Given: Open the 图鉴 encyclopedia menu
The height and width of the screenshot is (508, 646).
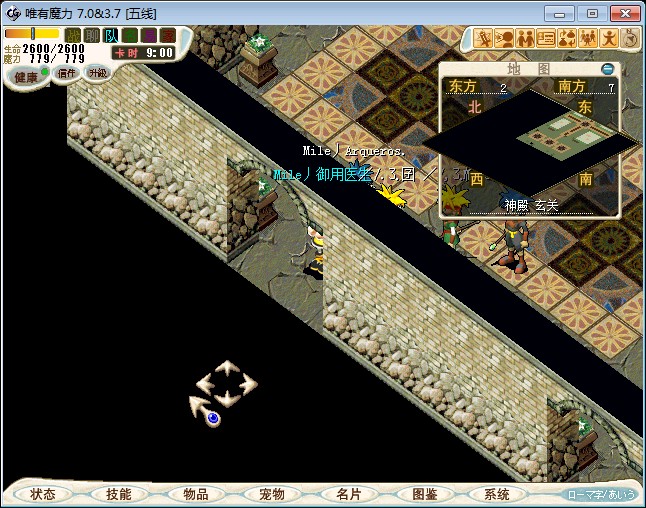Looking at the screenshot, I should pyautogui.click(x=424, y=494).
